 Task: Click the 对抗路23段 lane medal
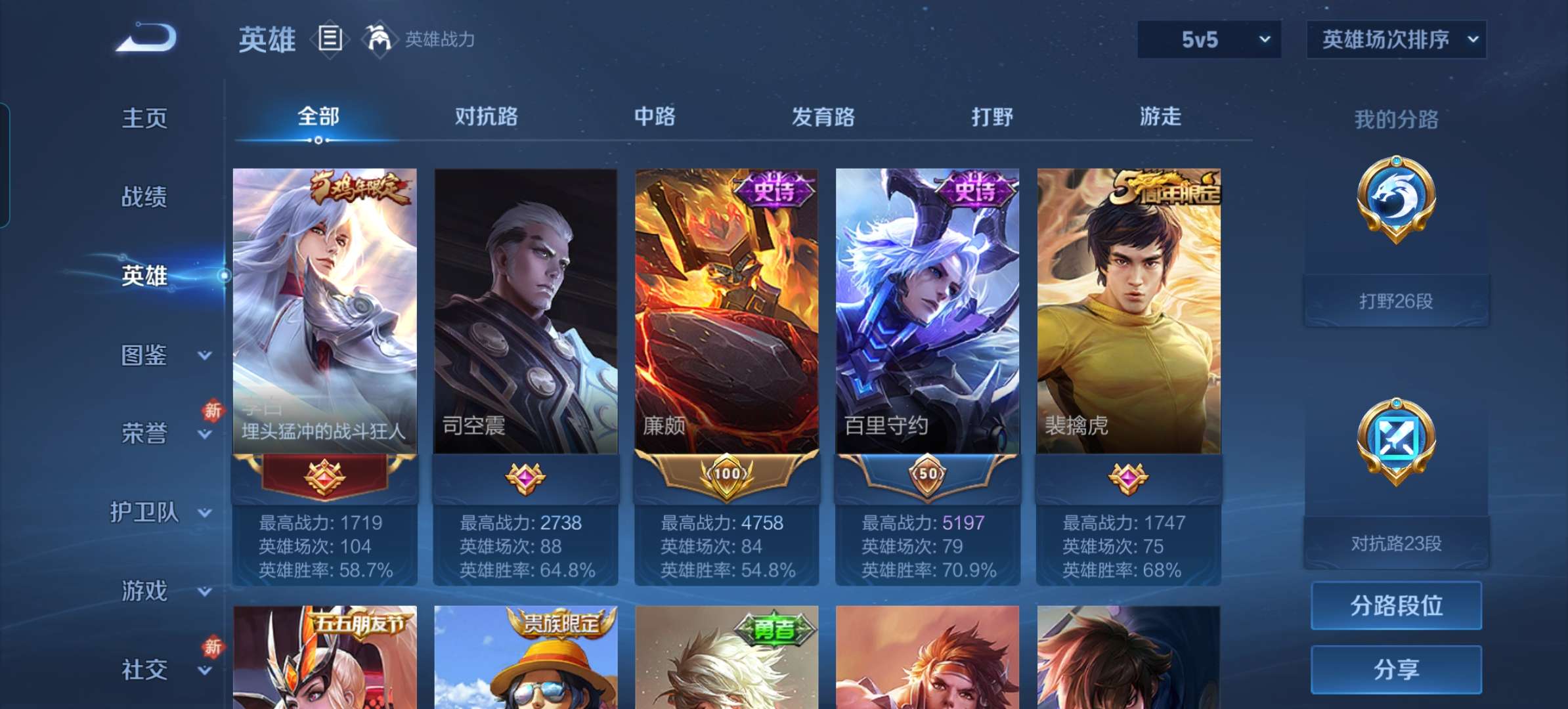[1394, 437]
